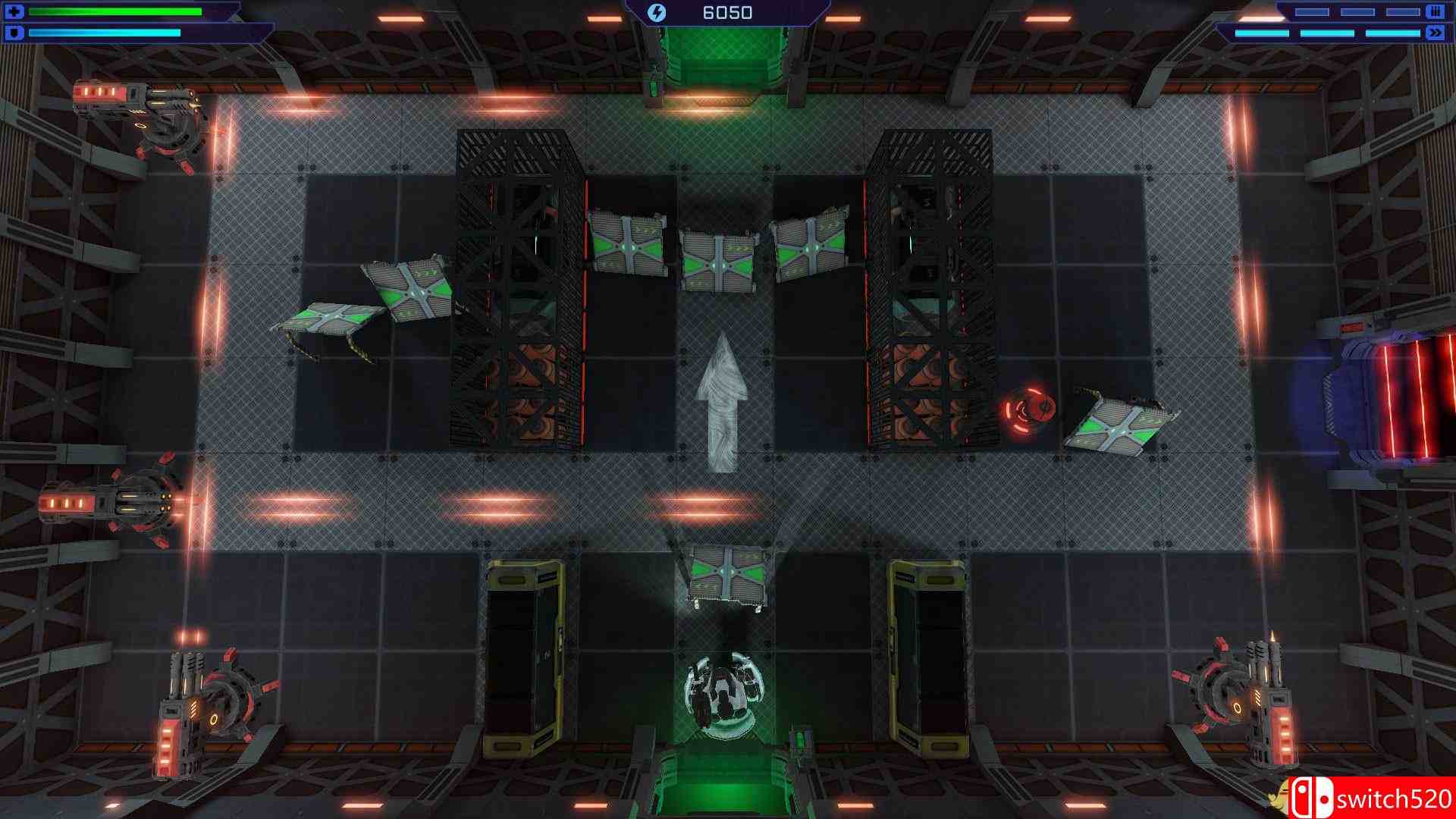Image resolution: width=1456 pixels, height=819 pixels.
Task: Click the player ship at the bottom spawn
Action: coord(726,694)
